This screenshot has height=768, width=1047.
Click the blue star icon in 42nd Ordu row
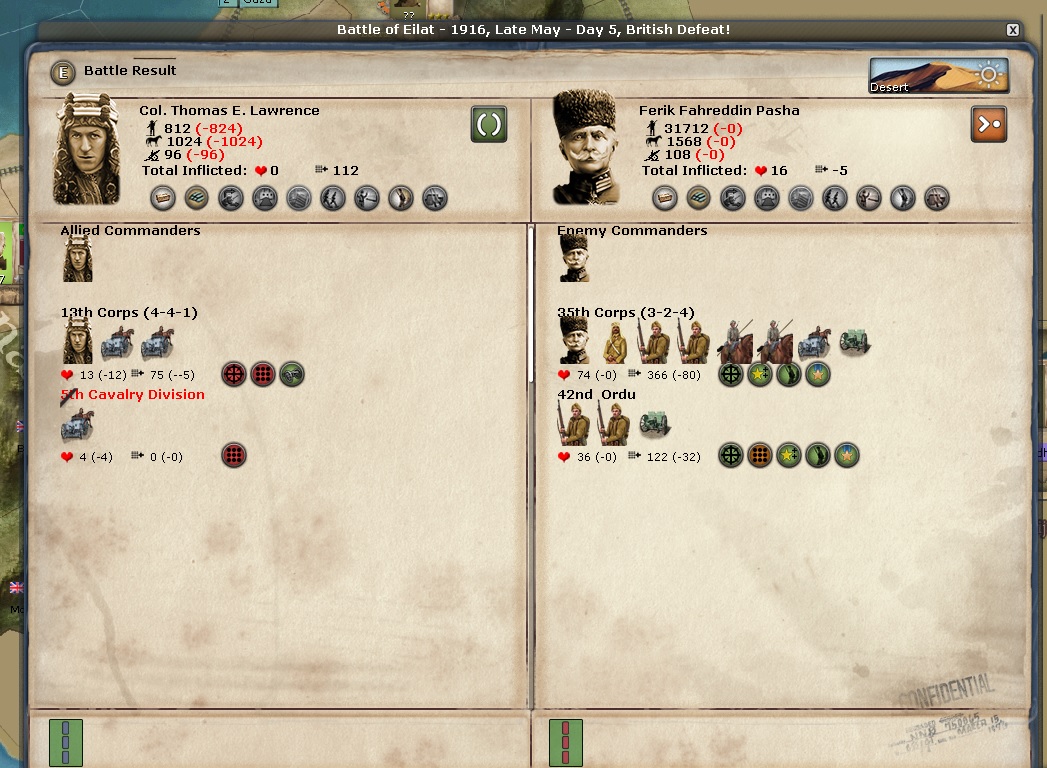click(847, 456)
